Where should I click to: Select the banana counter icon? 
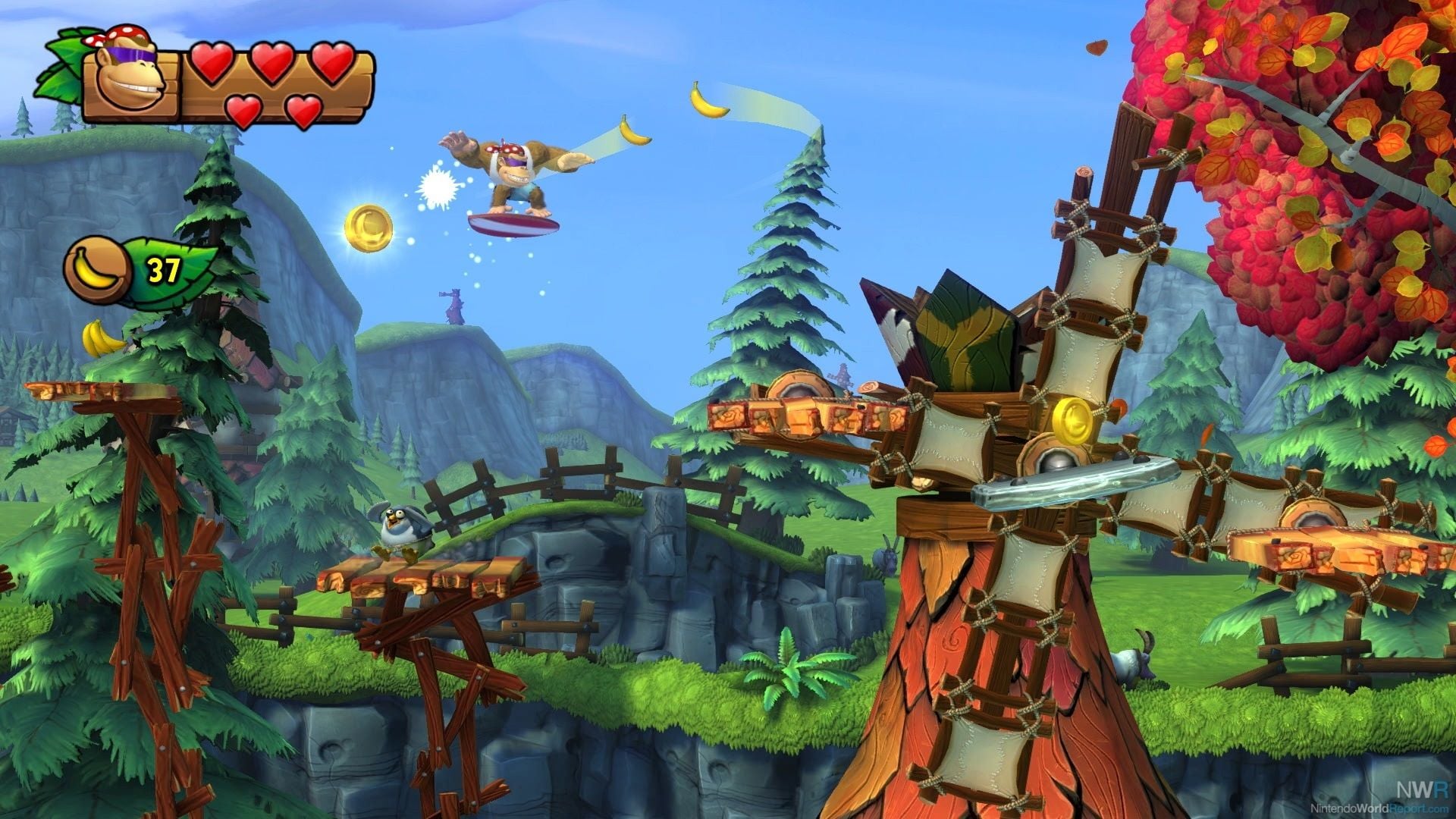click(99, 271)
